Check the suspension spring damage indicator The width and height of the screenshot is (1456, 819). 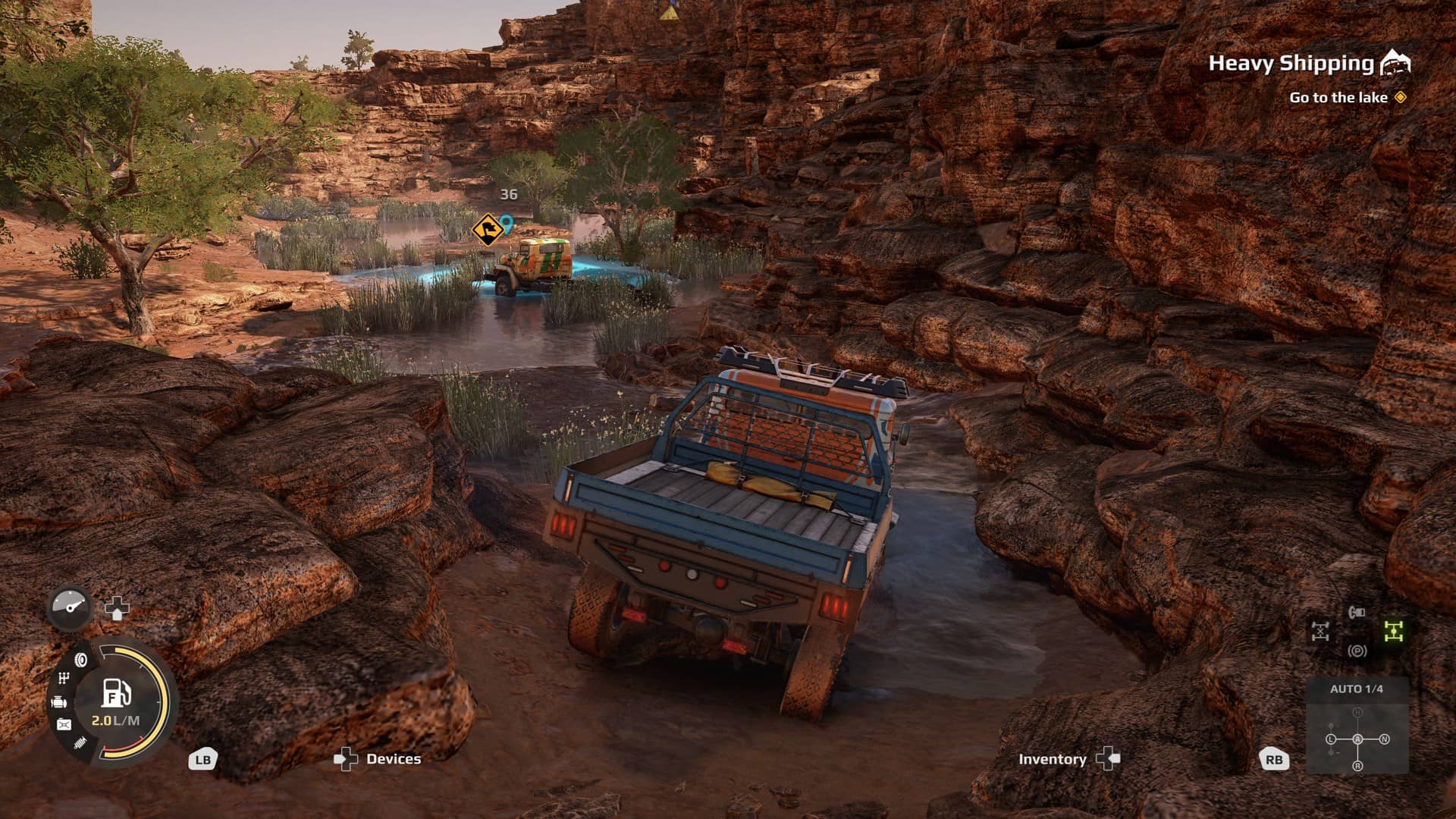[x=80, y=743]
